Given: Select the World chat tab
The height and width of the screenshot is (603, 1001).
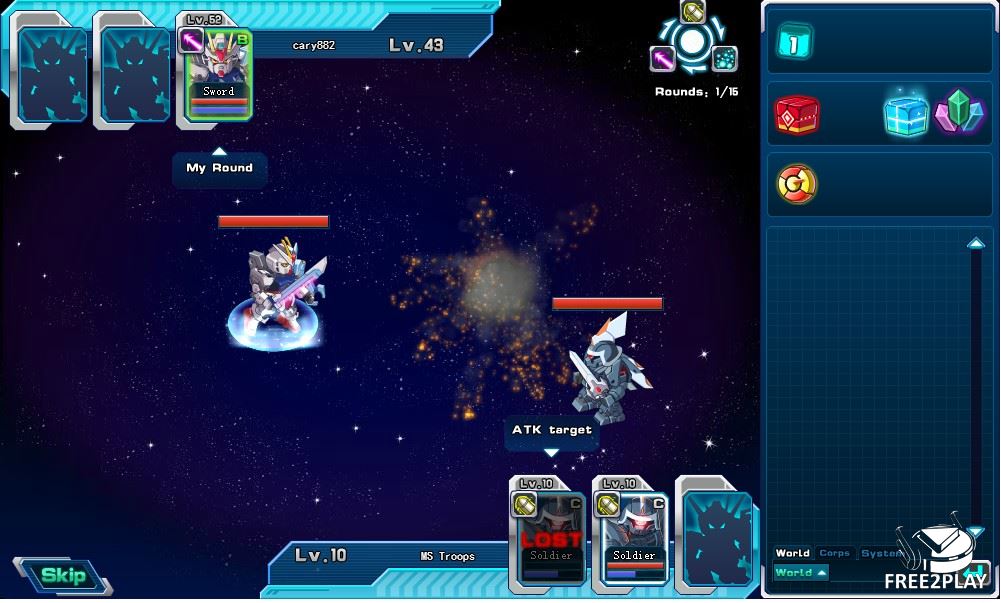Looking at the screenshot, I should point(793,553).
